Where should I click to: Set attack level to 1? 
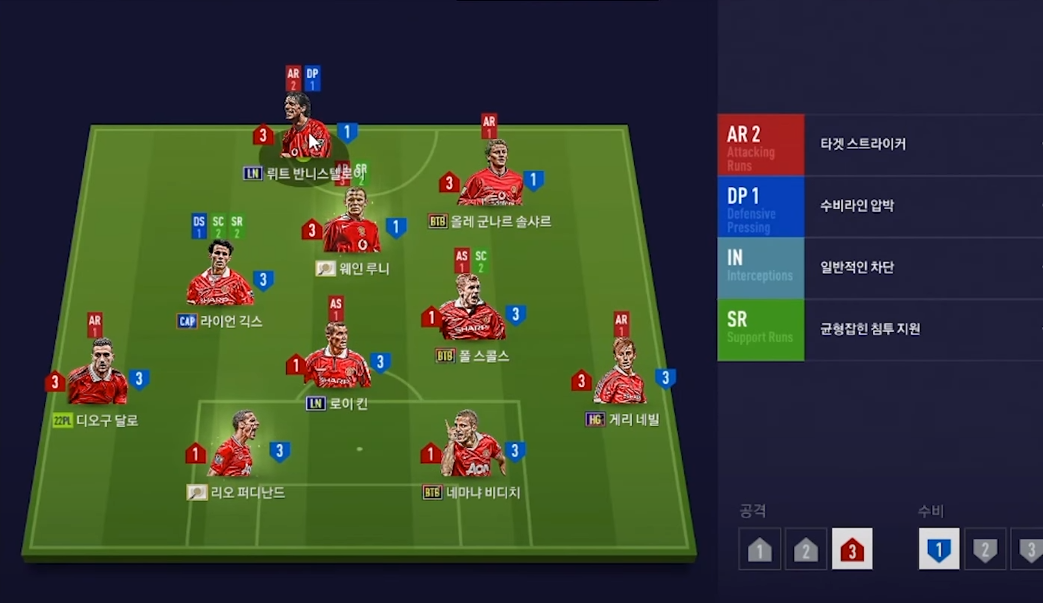click(760, 549)
